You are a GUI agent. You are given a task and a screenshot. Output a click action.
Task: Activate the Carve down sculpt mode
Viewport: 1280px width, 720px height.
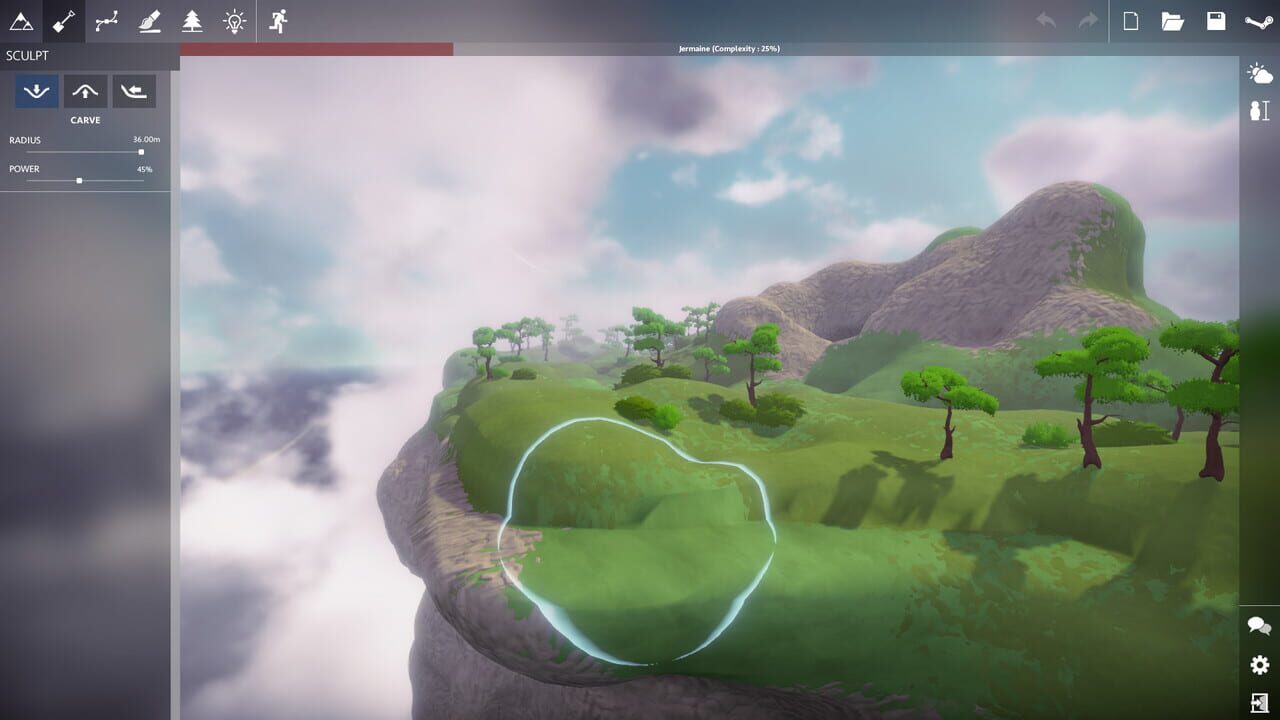point(36,91)
